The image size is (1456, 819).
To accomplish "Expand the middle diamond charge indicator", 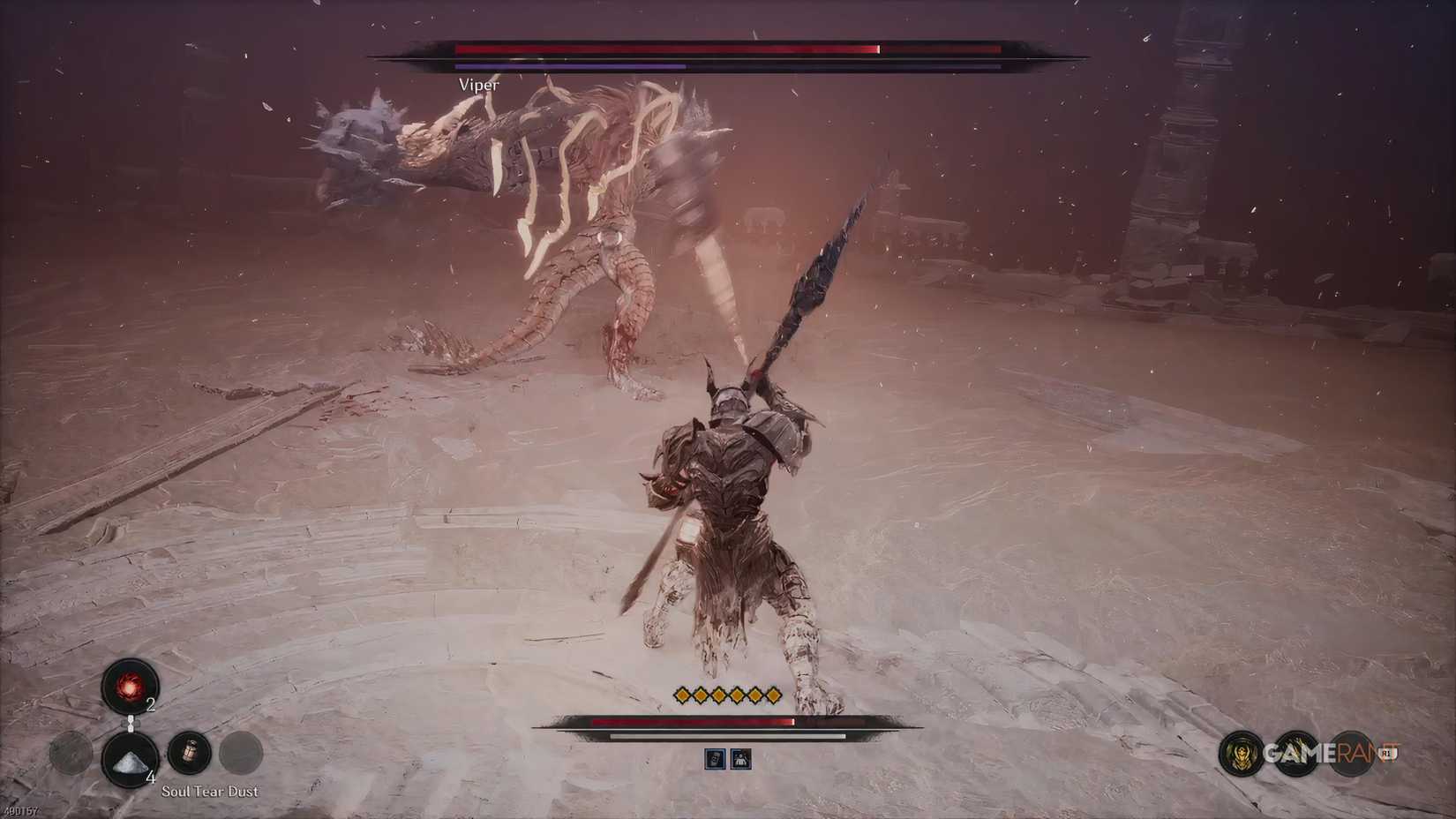I will click(727, 695).
